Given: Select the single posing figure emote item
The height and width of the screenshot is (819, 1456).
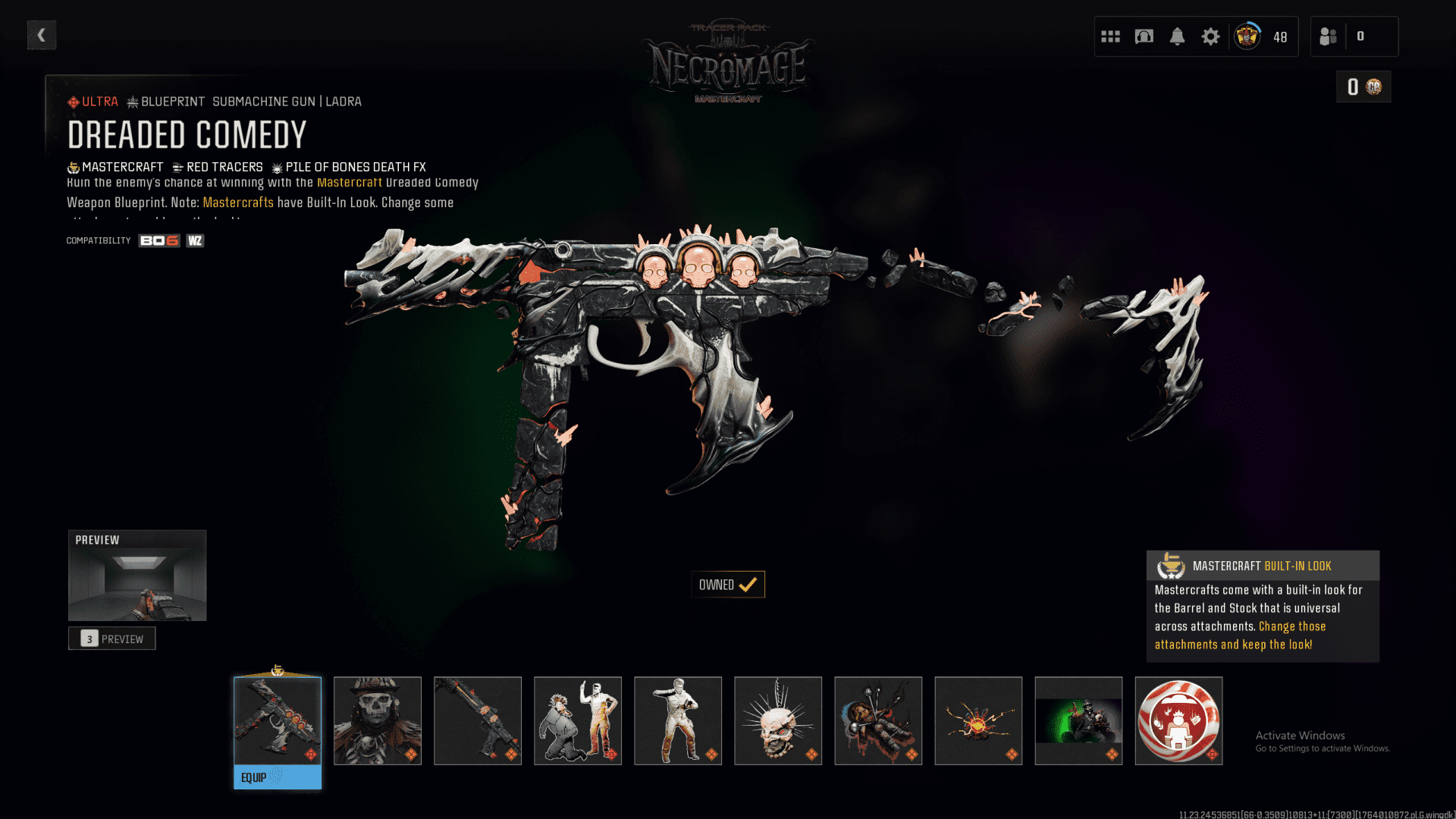Looking at the screenshot, I should click(678, 720).
